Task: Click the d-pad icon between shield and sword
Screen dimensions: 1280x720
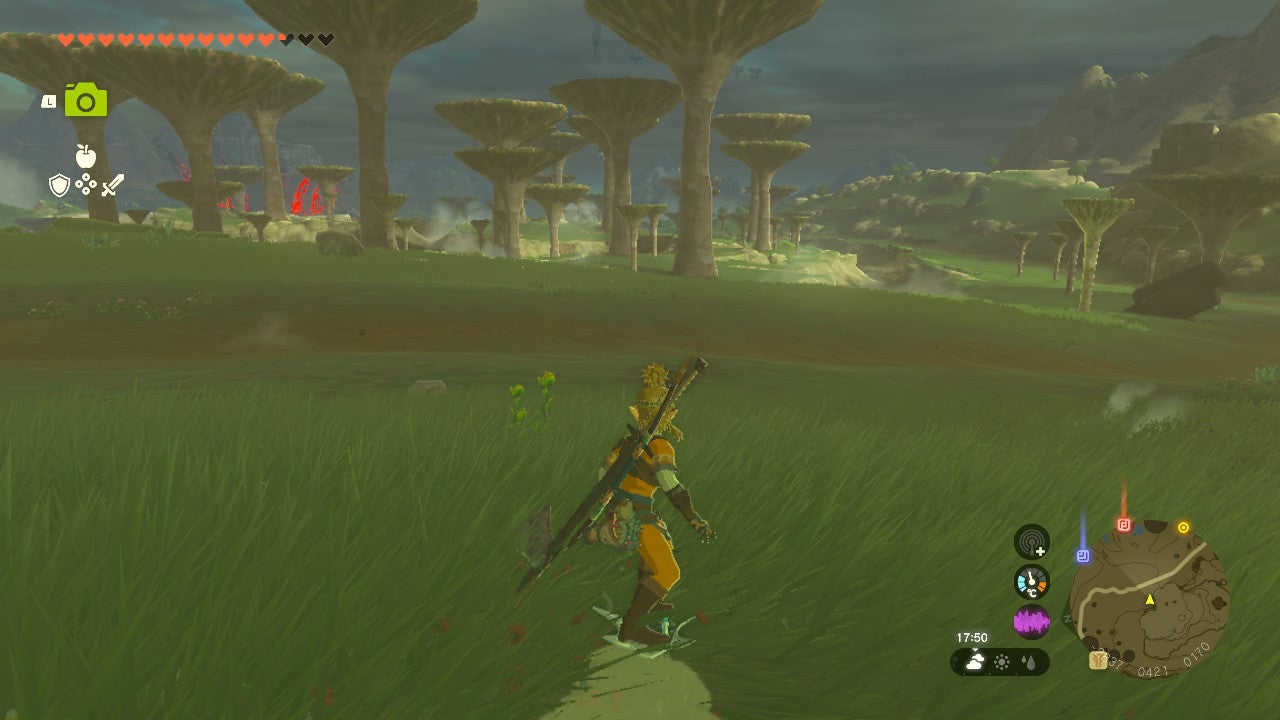Action: coord(85,184)
